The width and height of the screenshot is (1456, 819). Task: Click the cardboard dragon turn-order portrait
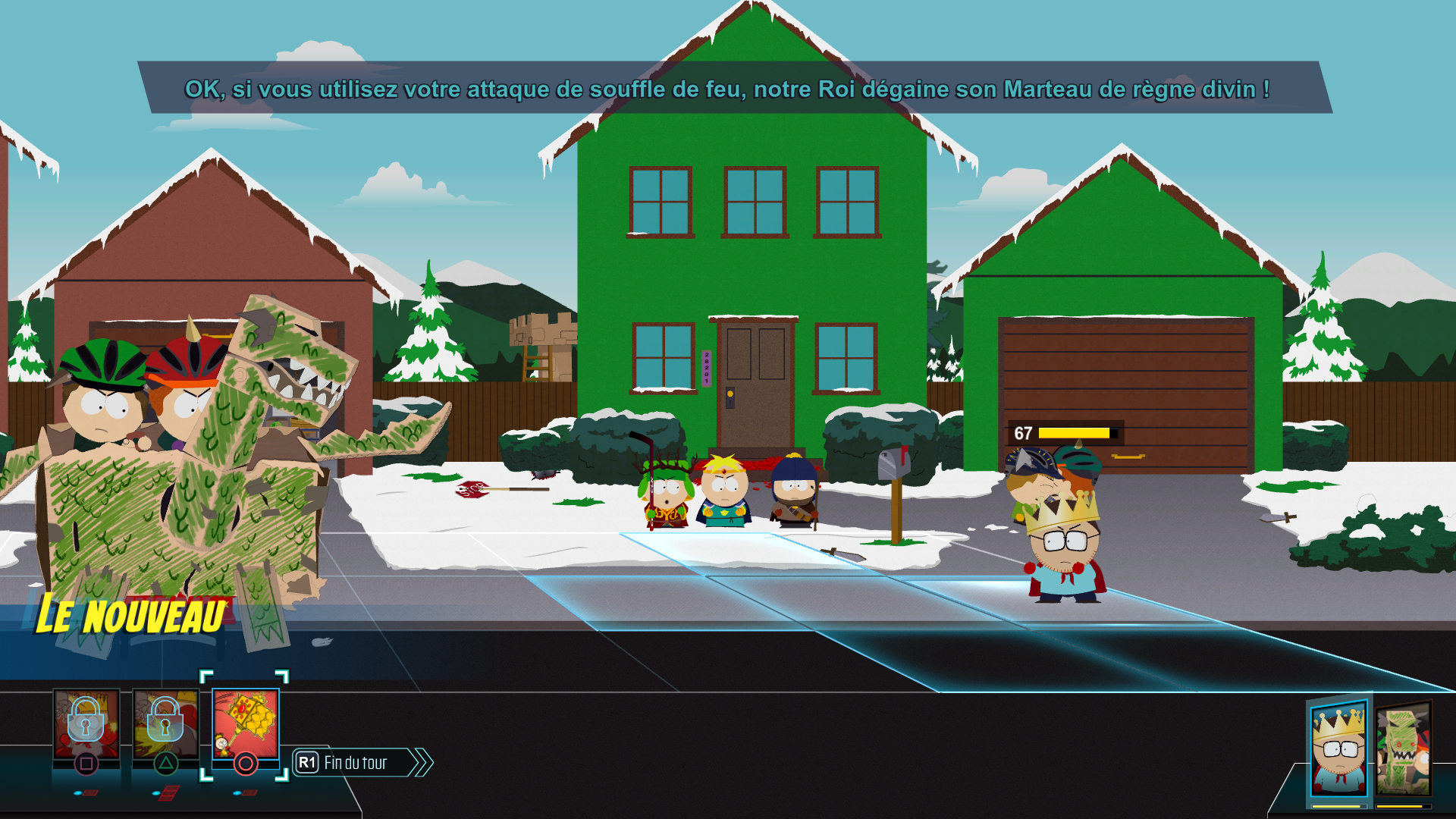point(1403,751)
